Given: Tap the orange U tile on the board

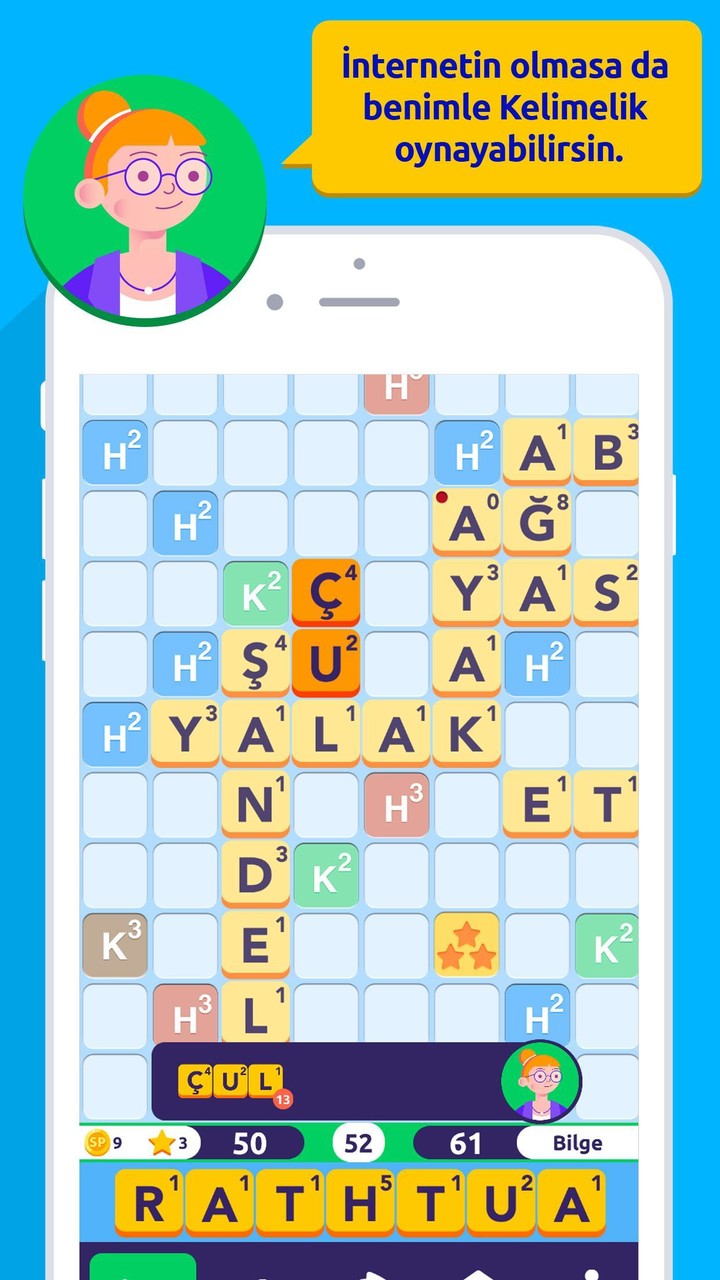Looking at the screenshot, I should [x=326, y=663].
